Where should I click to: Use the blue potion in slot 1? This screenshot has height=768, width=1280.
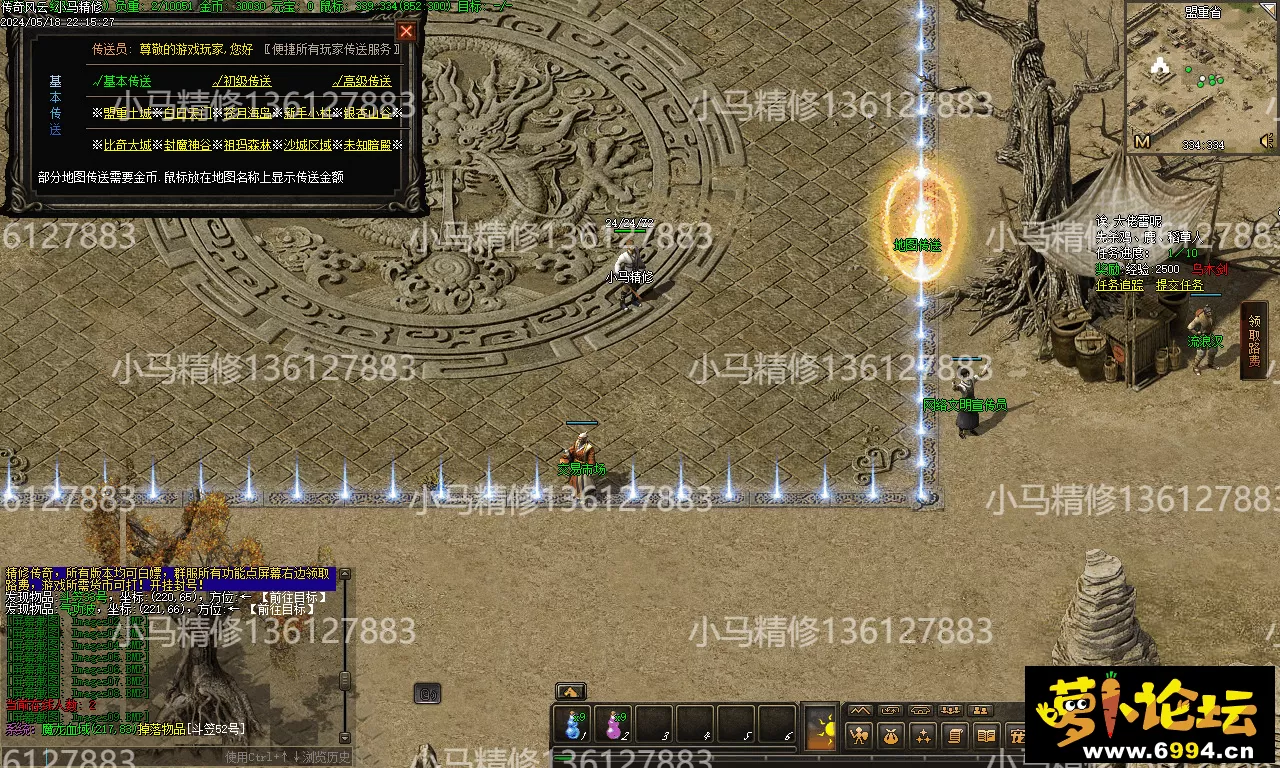[x=574, y=725]
